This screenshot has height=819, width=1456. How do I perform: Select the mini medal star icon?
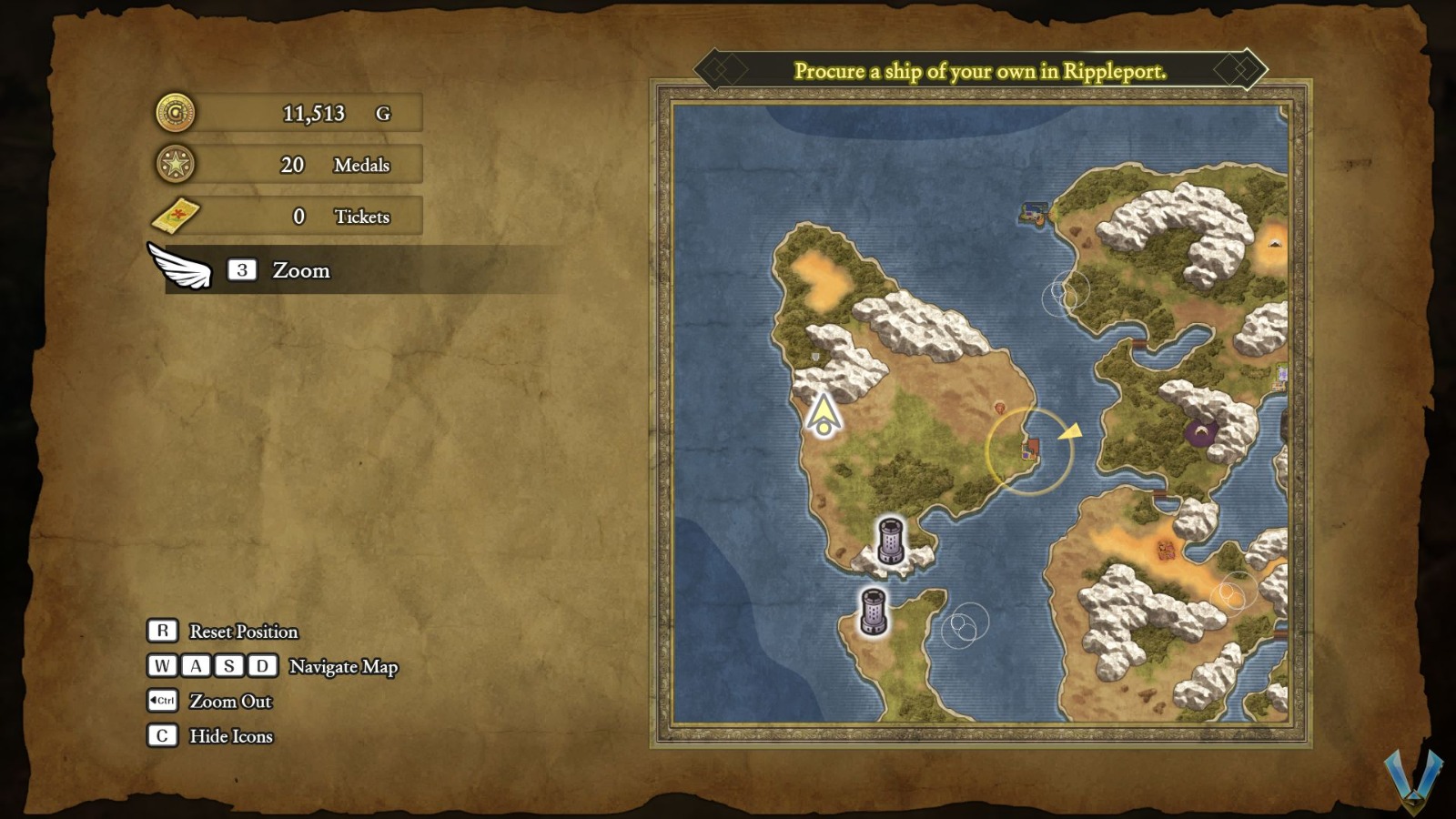(x=178, y=165)
